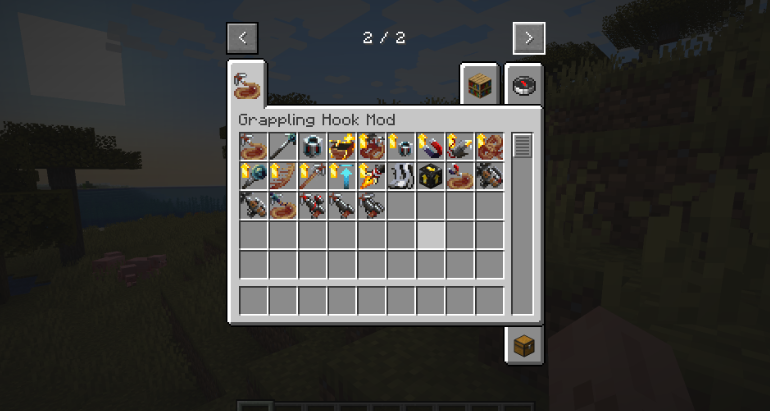The image size is (770, 411).
Task: Go to the previous creative tab page
Action: click(x=242, y=38)
